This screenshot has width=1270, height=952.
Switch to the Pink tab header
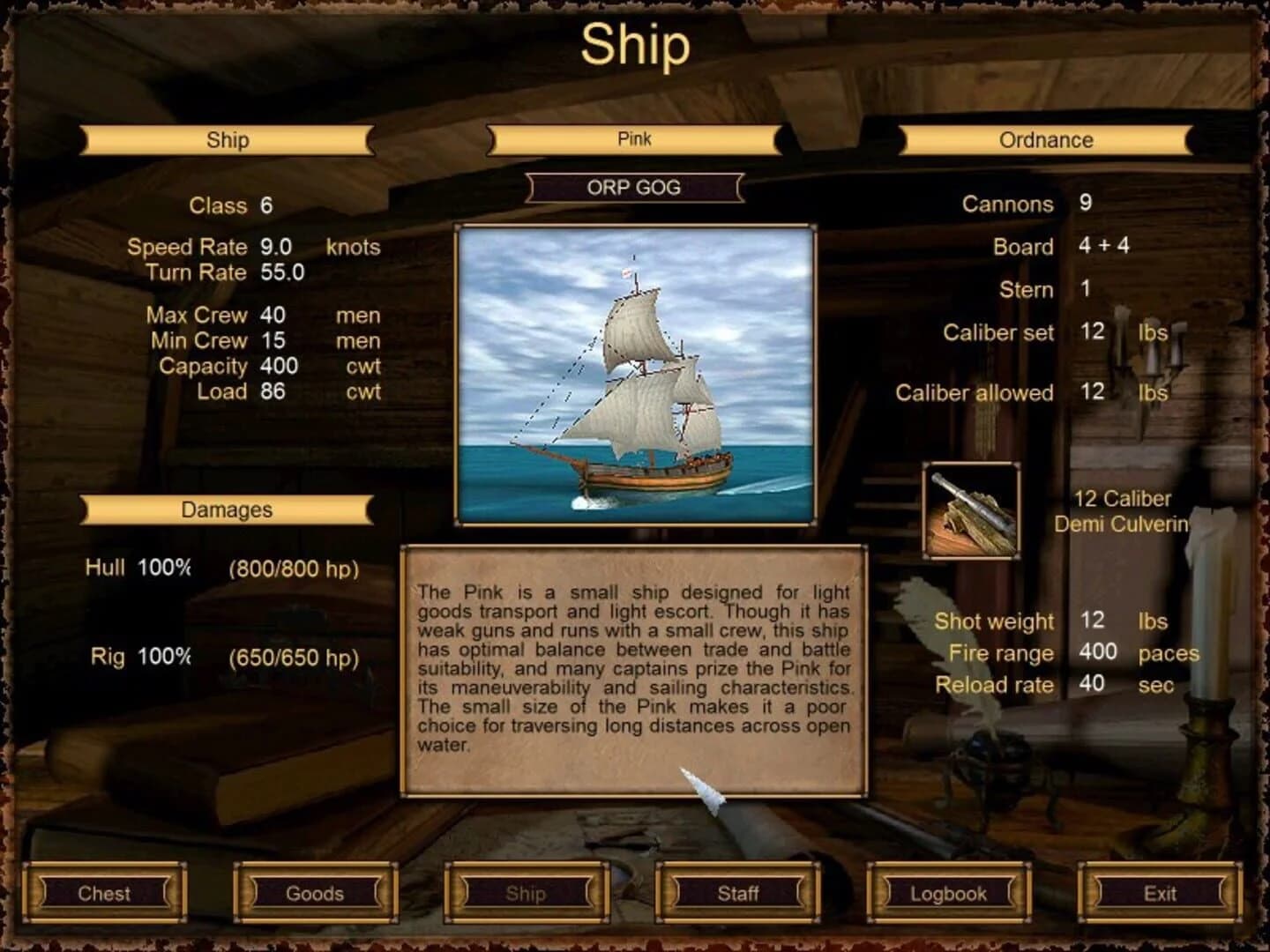point(633,138)
